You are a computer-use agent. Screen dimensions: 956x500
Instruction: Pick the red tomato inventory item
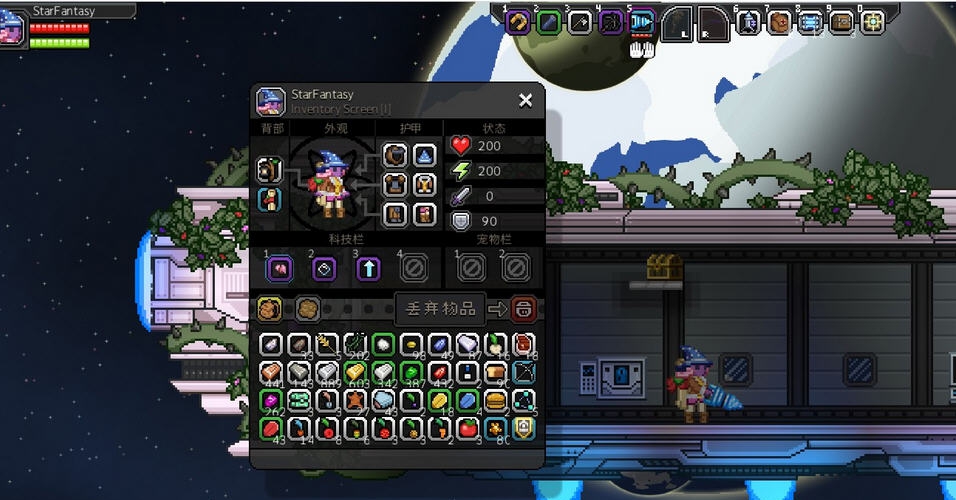point(468,429)
